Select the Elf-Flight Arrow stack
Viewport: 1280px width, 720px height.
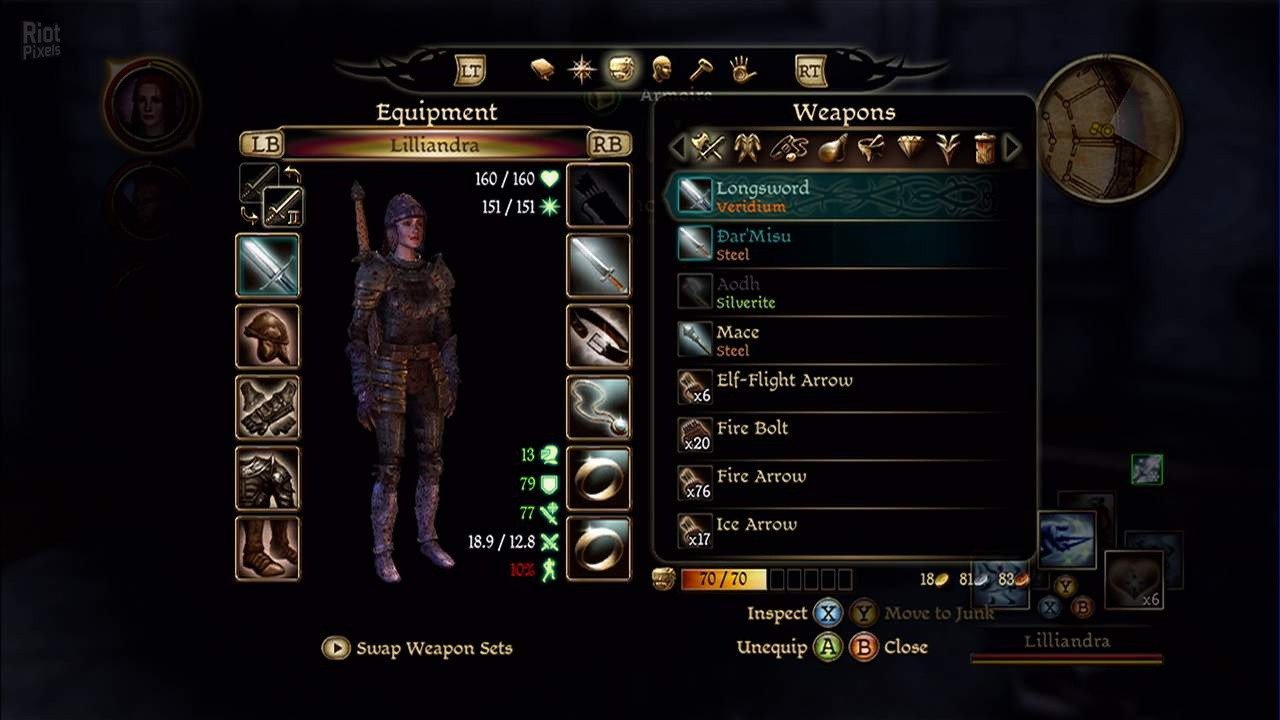[840, 388]
